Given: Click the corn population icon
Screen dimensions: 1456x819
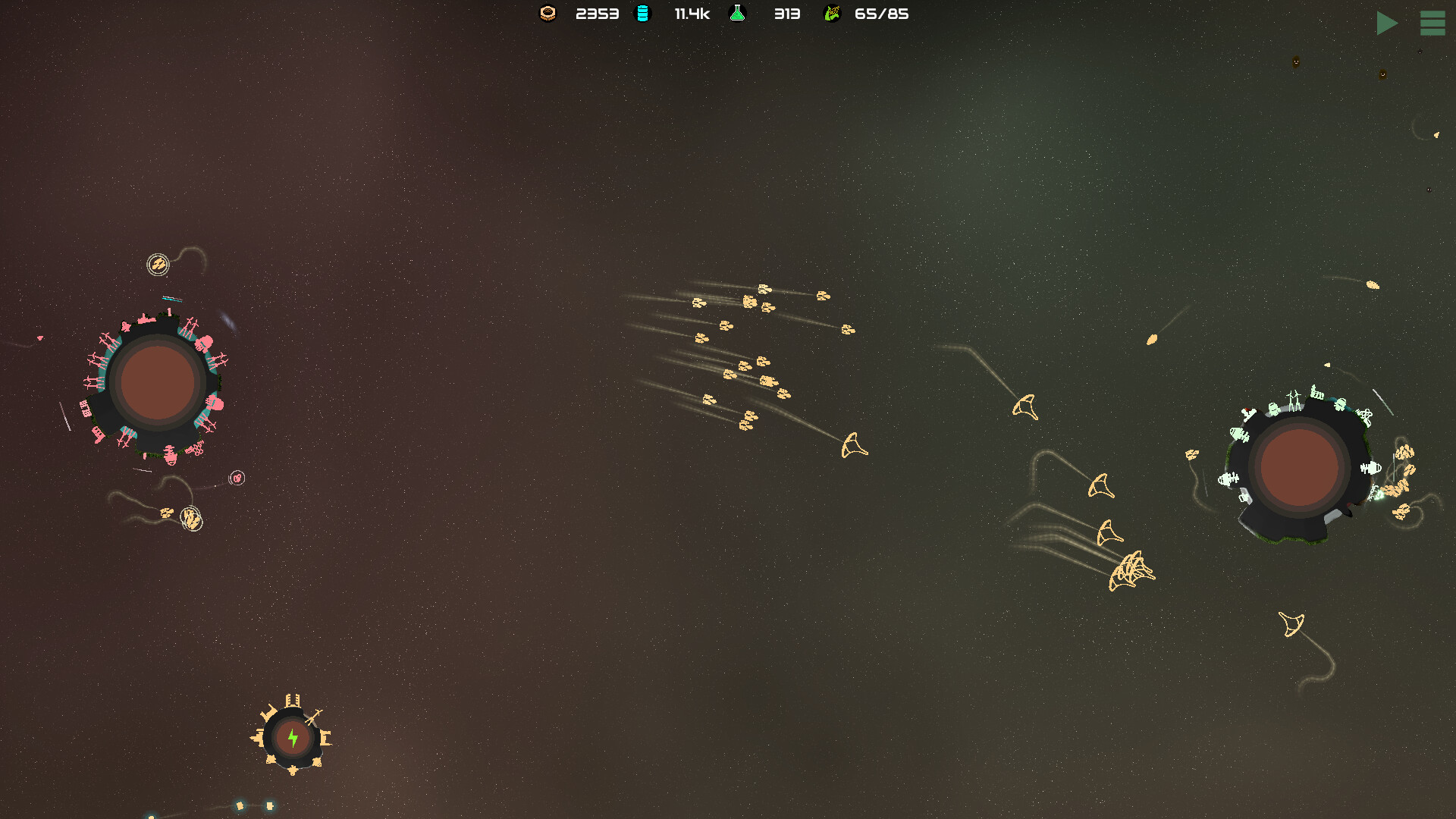Looking at the screenshot, I should (x=832, y=13).
